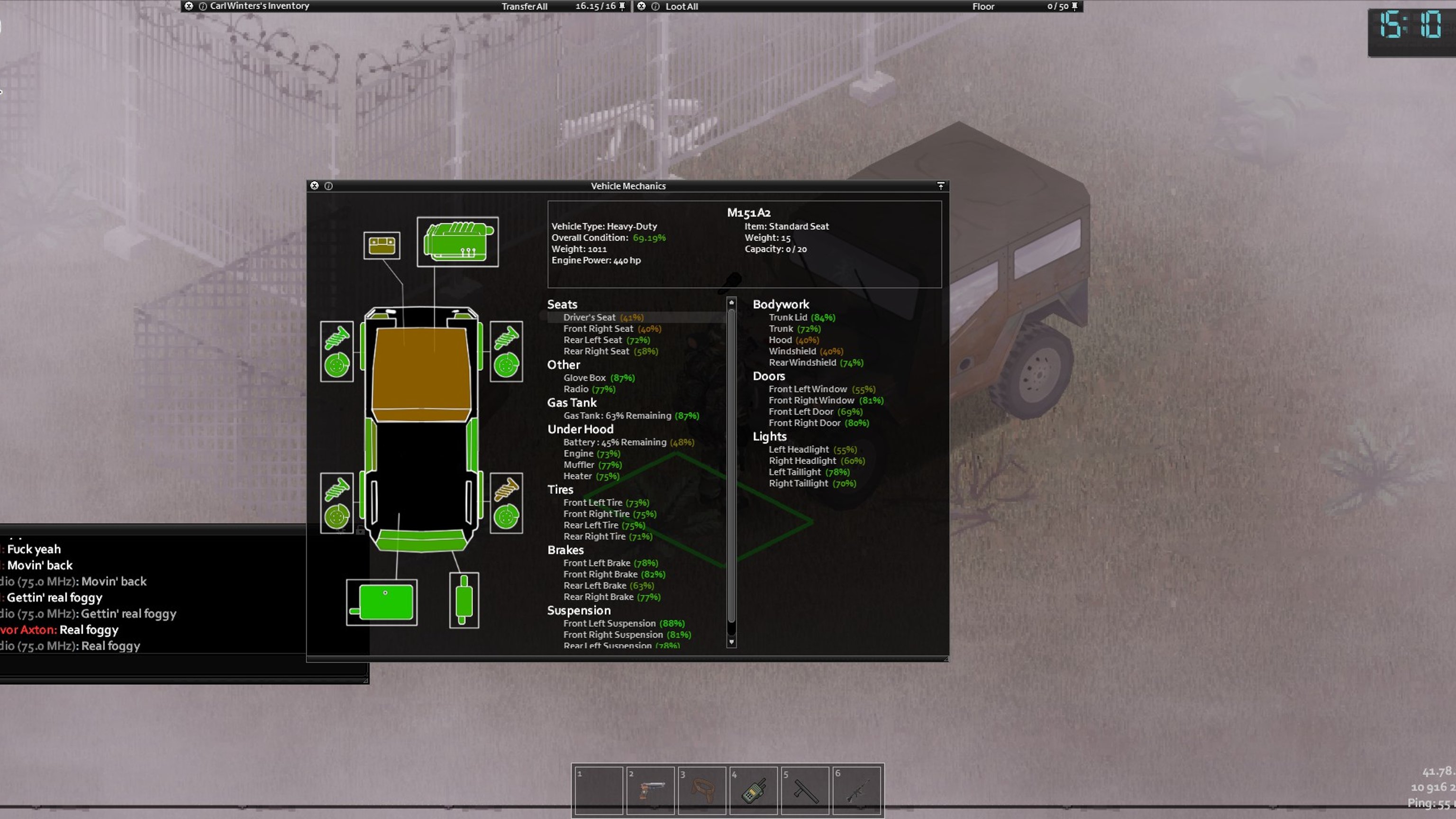Click the Vehicle Mechanics info icon
This screenshot has height=819, width=1456.
(x=328, y=185)
